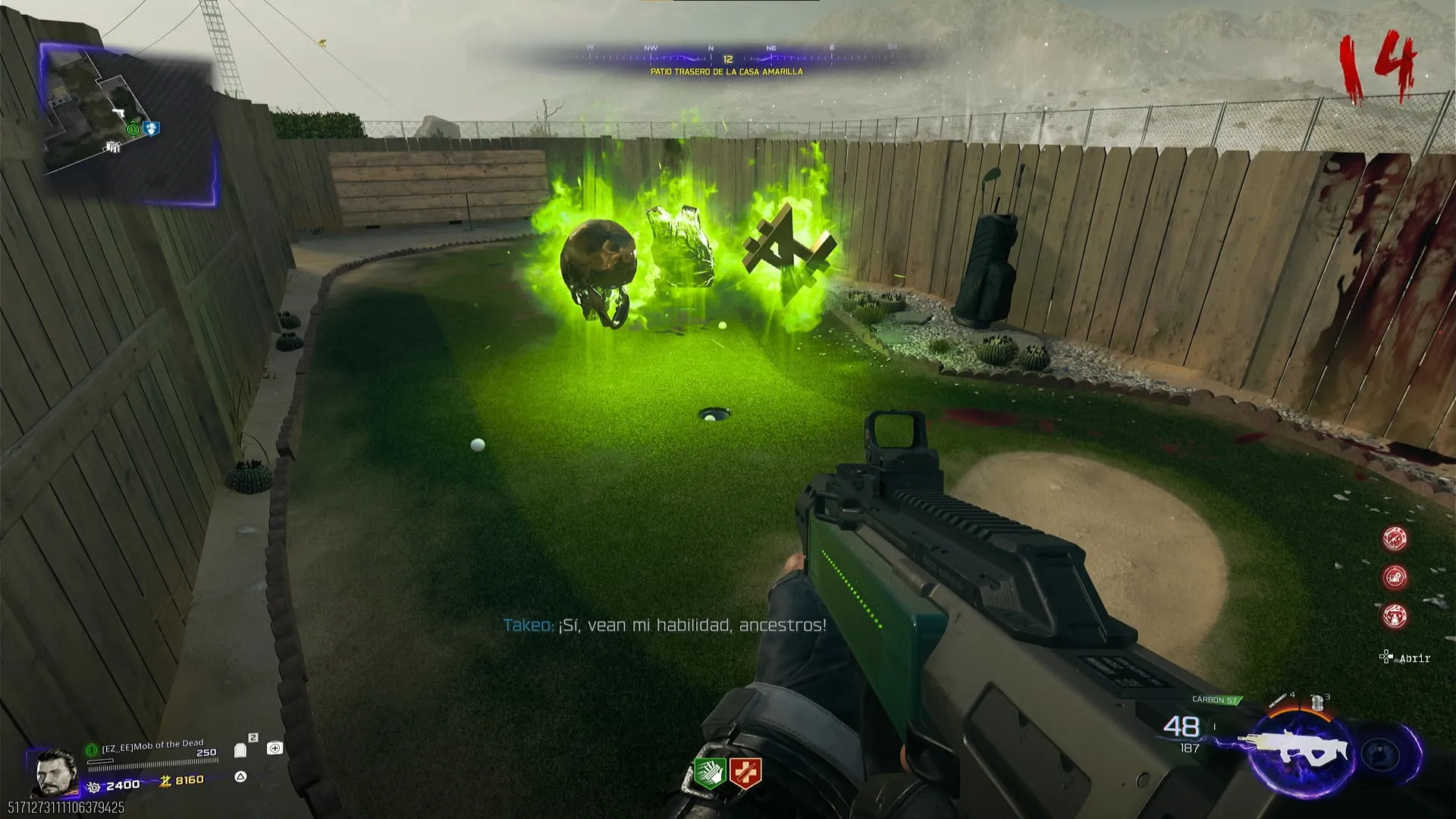Screen dimensions: 1456x819
Task: Click the salvage gear currency icon
Action: 94,787
